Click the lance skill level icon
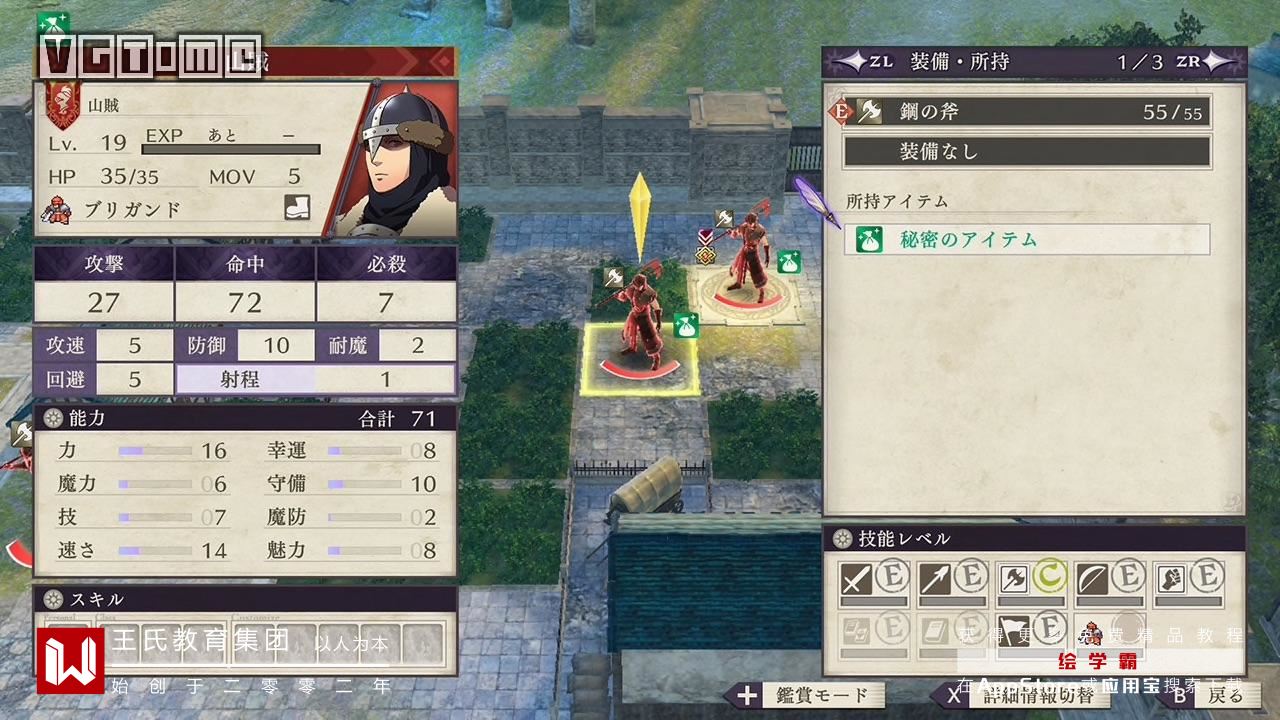1280x720 pixels. tap(936, 579)
